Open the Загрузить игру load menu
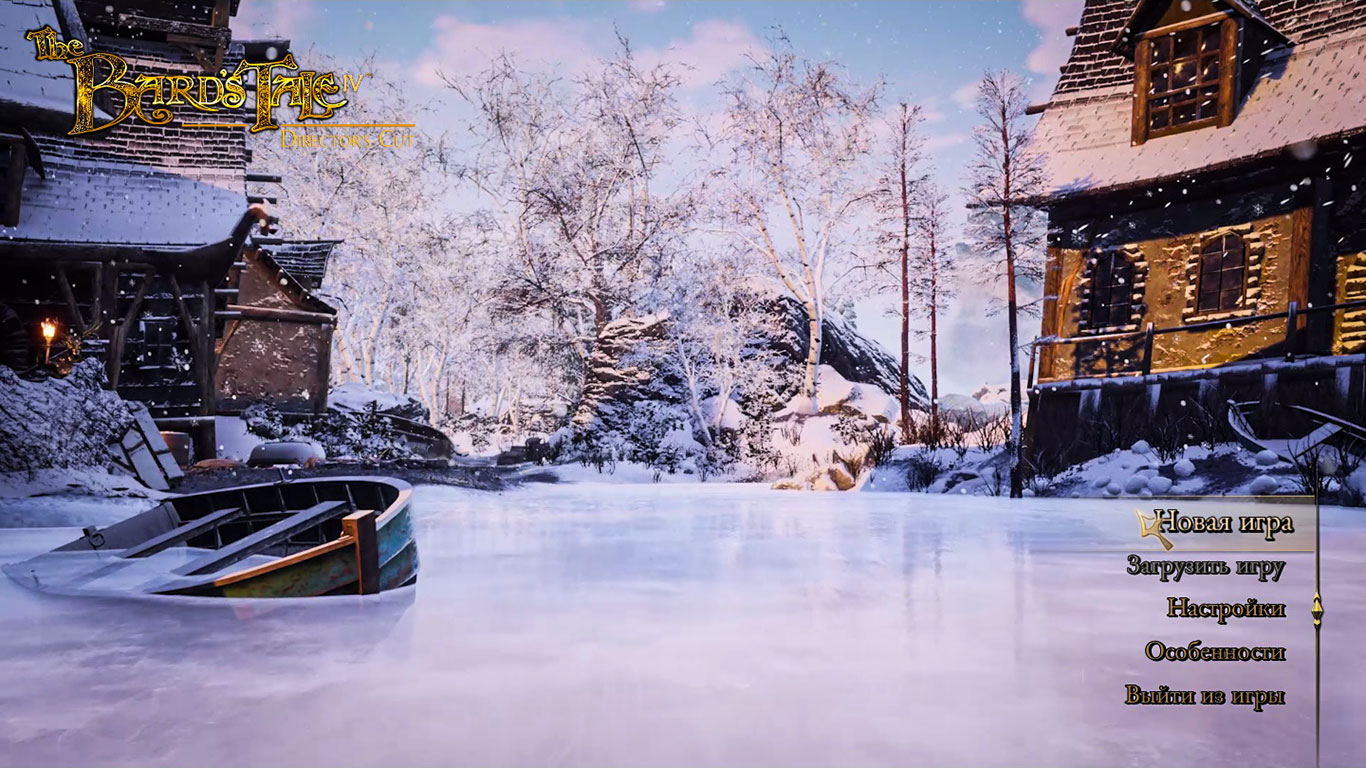Screen dimensions: 1366x768 (1205, 566)
